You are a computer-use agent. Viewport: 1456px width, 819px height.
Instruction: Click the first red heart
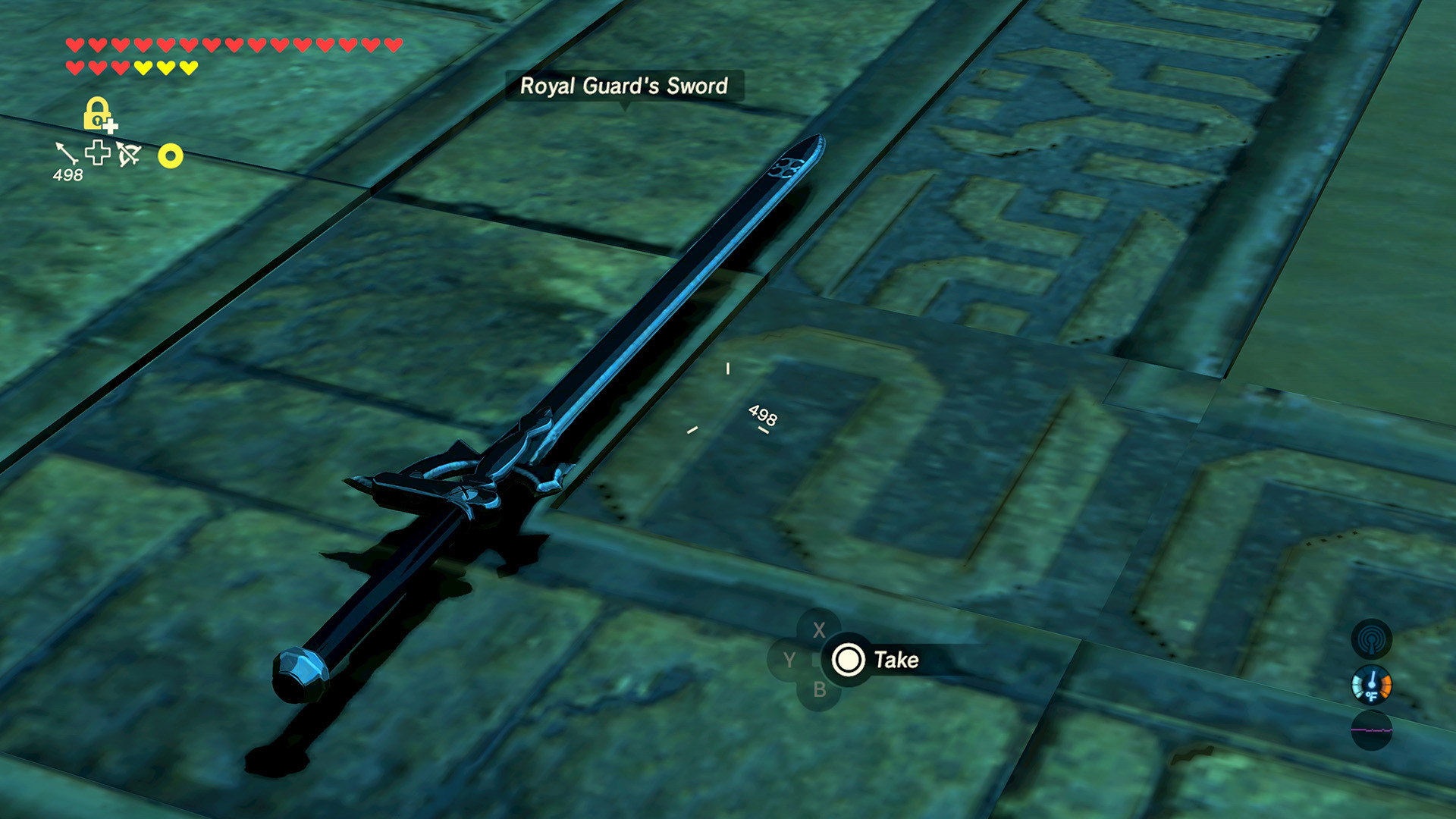click(74, 44)
